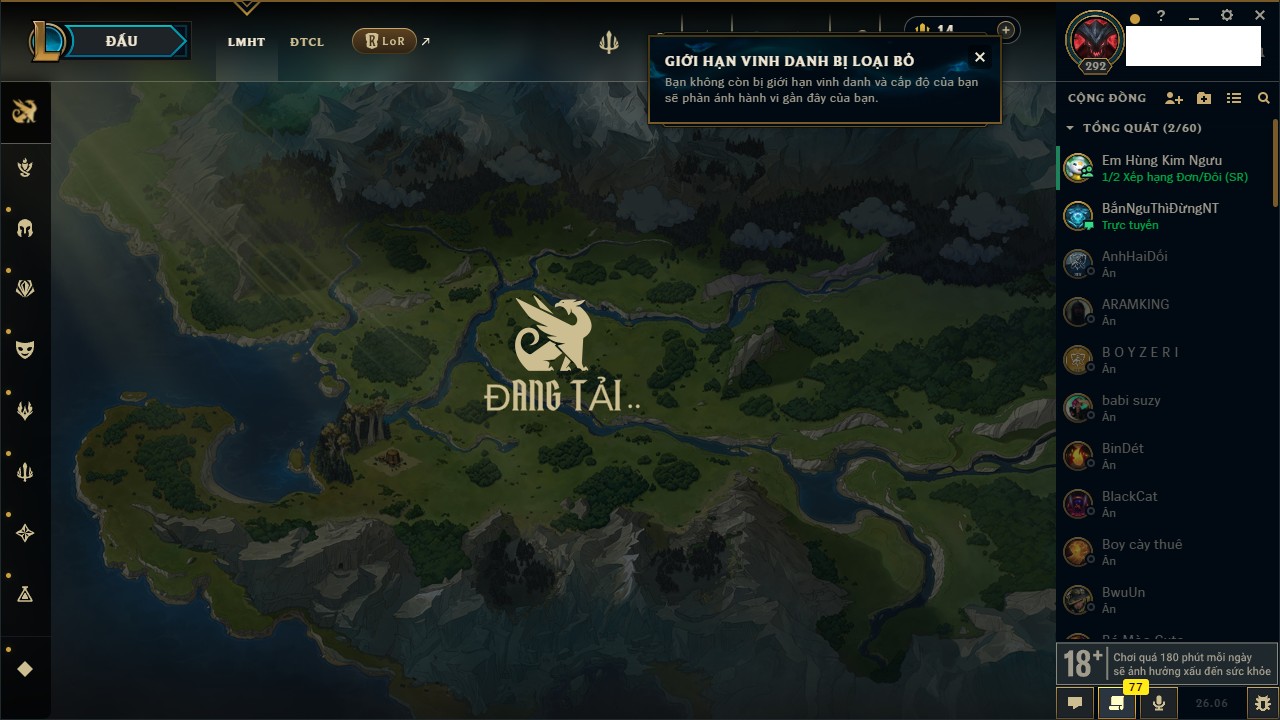Open the ĐTCL tab
The width and height of the screenshot is (1280, 720).
[x=307, y=42]
